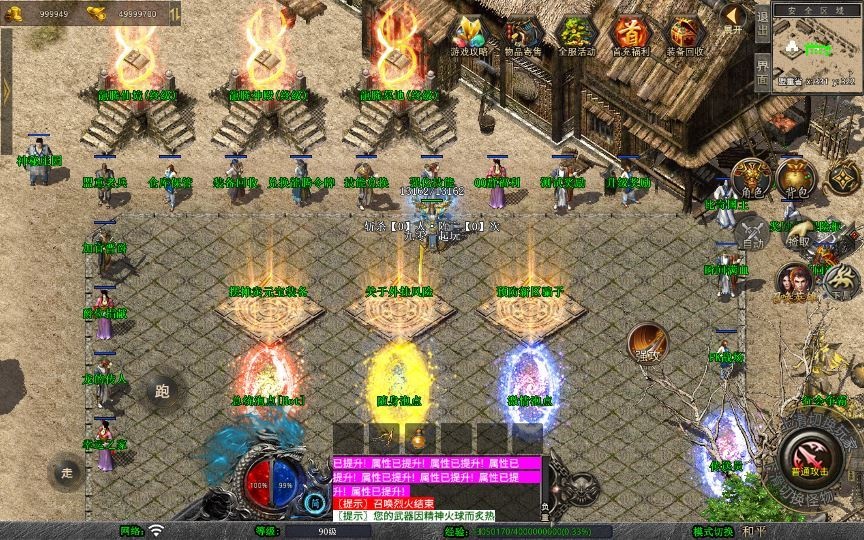The height and width of the screenshot is (540, 864).
Task: Open the 首充福利 first-recharge bonus
Action: 631,35
